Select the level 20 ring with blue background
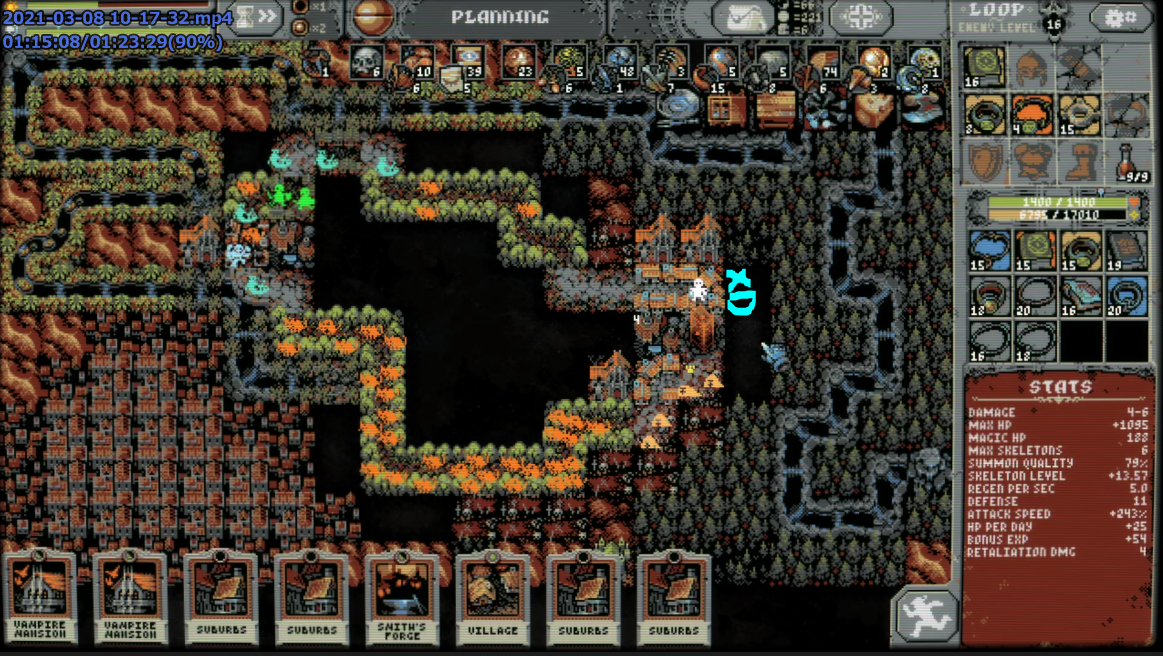This screenshot has height=656, width=1163. [1128, 296]
